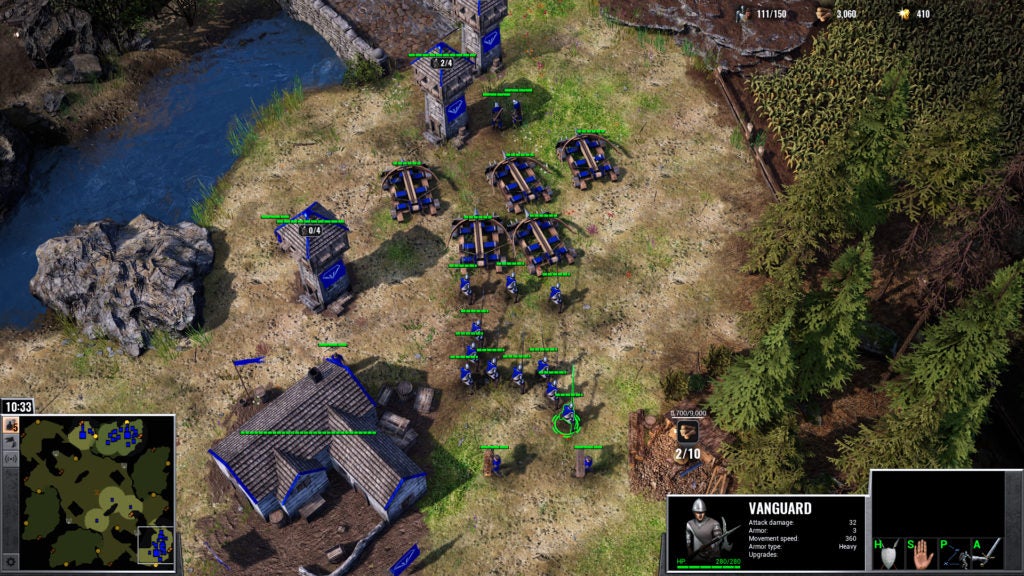Click the idle workers button above the minimap panel
The width and height of the screenshot is (1024, 576).
pos(11,425)
